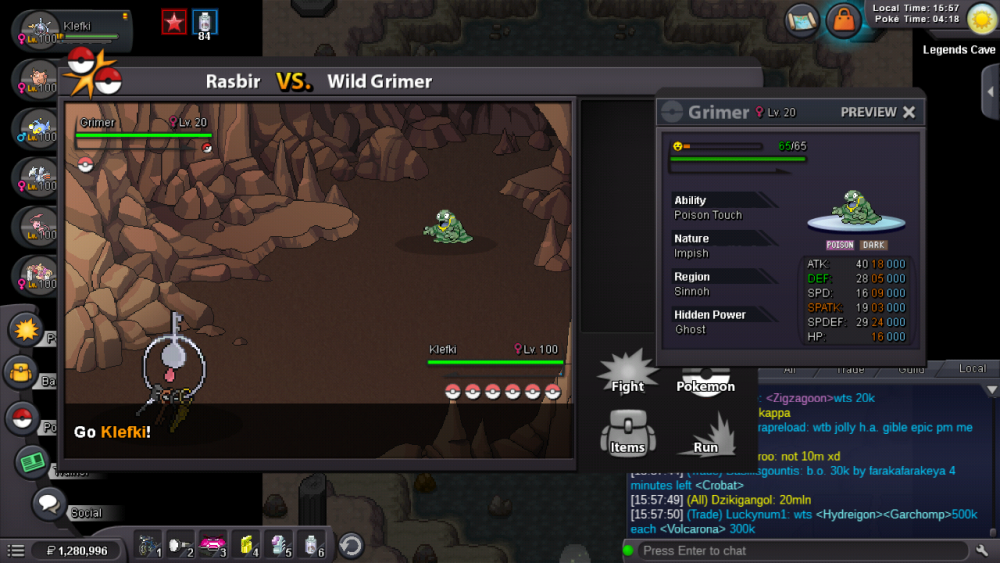Viewport: 1000px width, 563px height.
Task: Open the Trainer card menu
Action: click(x=33, y=462)
